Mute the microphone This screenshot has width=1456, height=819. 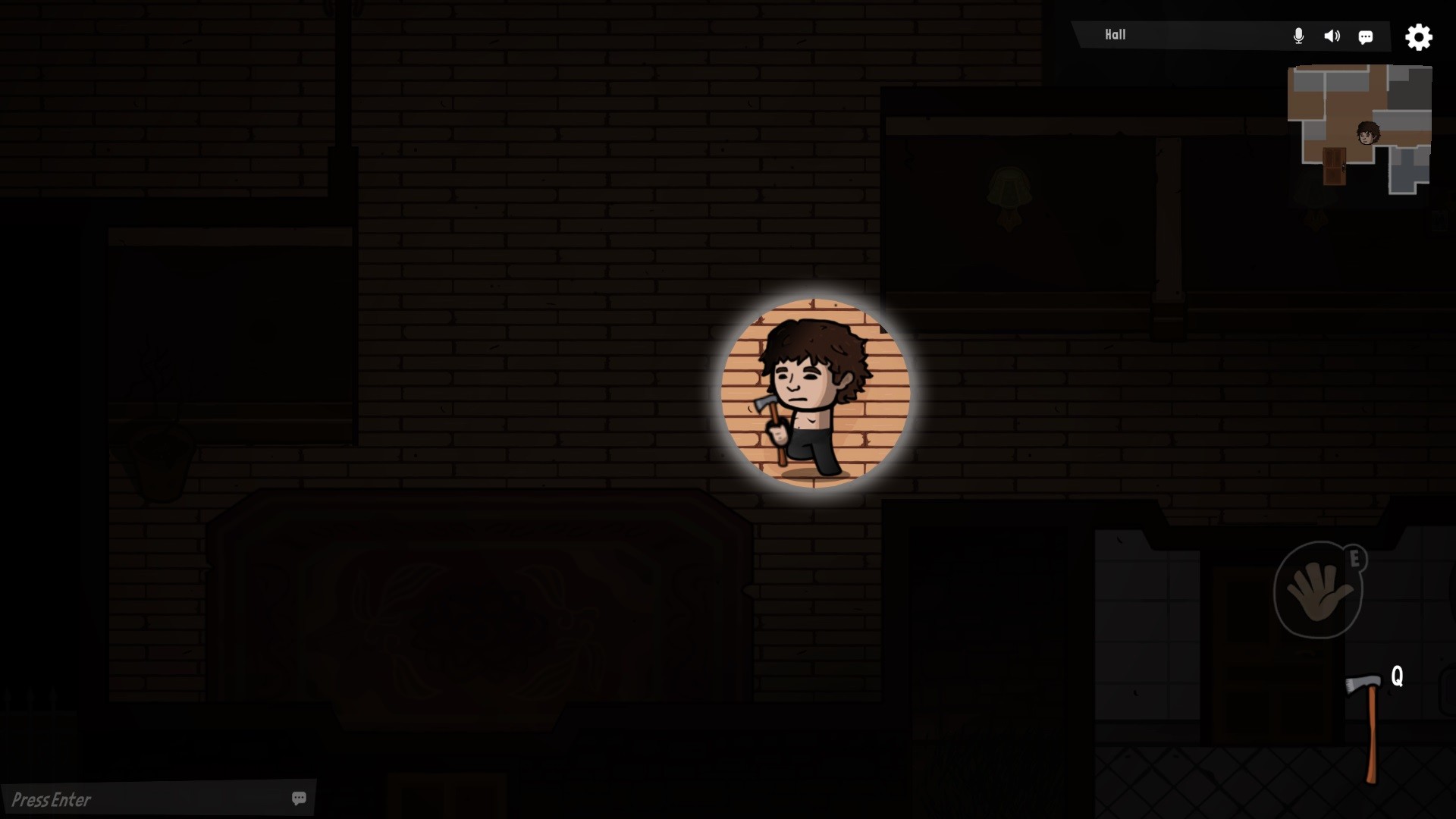pos(1299,35)
